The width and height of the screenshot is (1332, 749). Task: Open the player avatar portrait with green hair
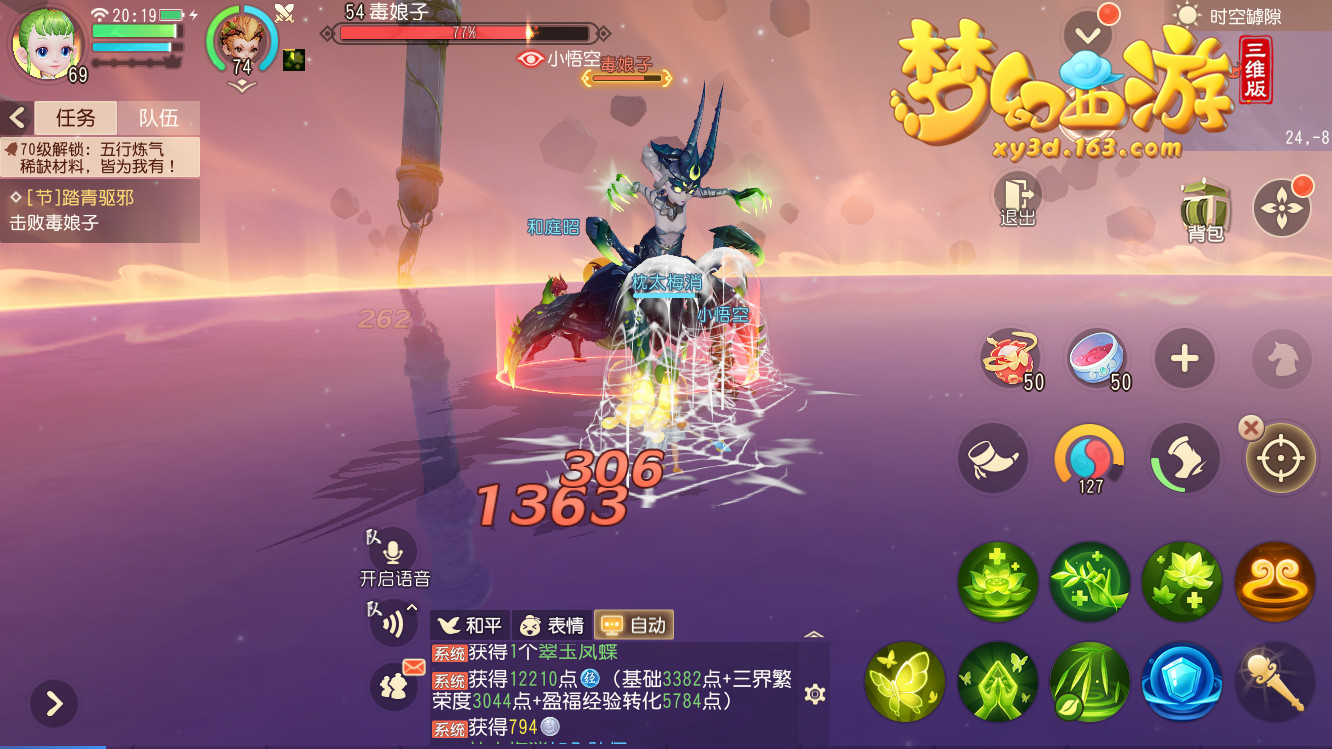click(x=46, y=42)
